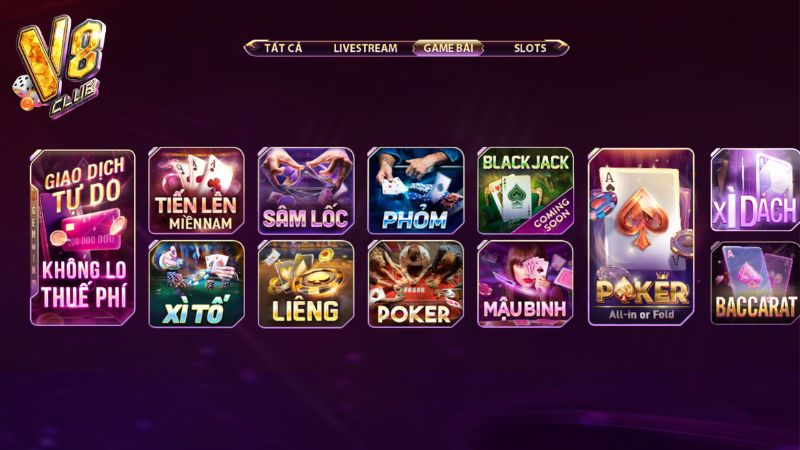The width and height of the screenshot is (800, 450).
Task: Open the Poker All-in or Fold game
Action: [641, 237]
